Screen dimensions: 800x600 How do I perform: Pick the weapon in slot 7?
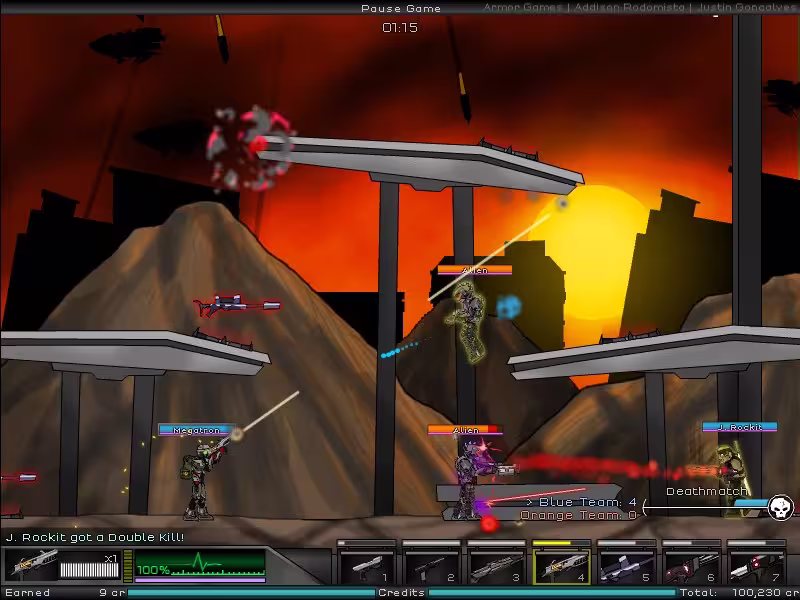[x=756, y=566]
